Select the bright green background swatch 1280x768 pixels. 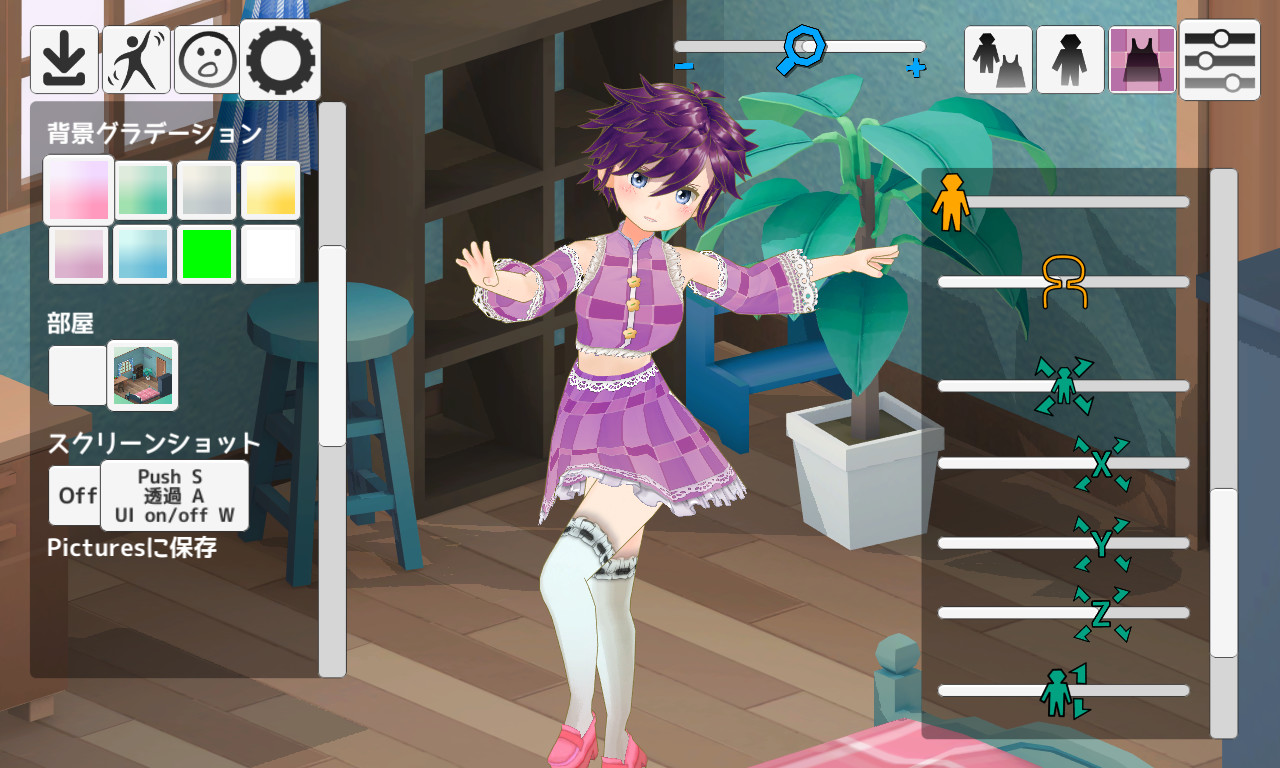[206, 254]
